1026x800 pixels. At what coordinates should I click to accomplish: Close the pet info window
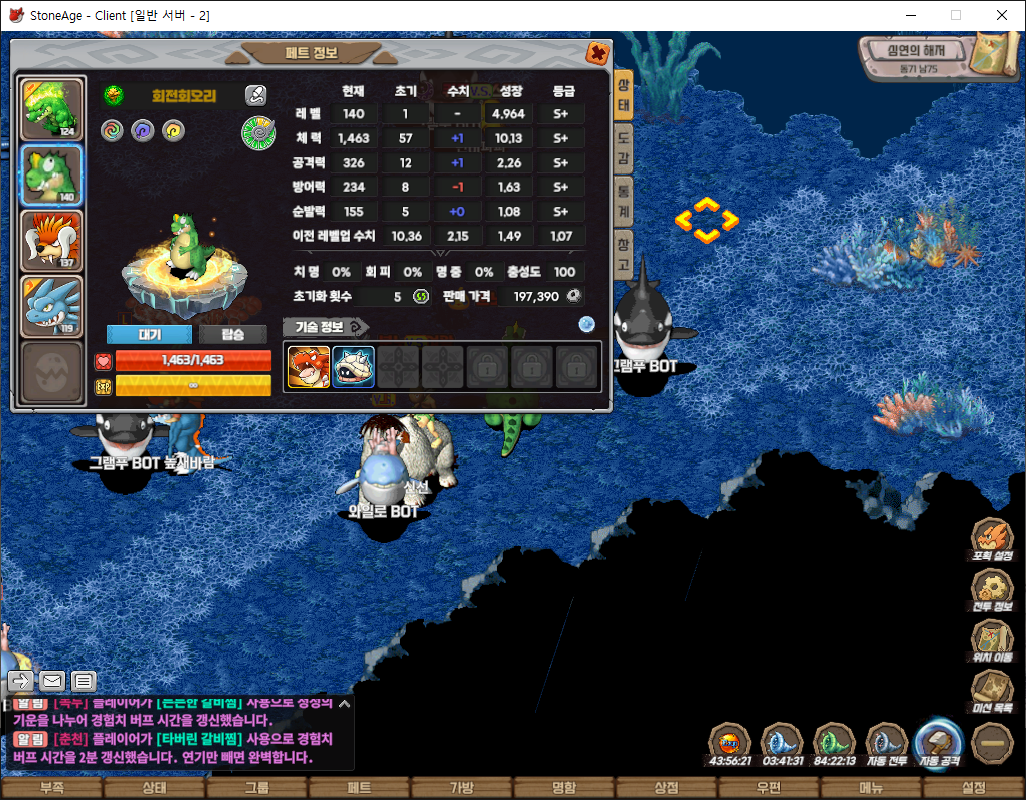pos(597,54)
